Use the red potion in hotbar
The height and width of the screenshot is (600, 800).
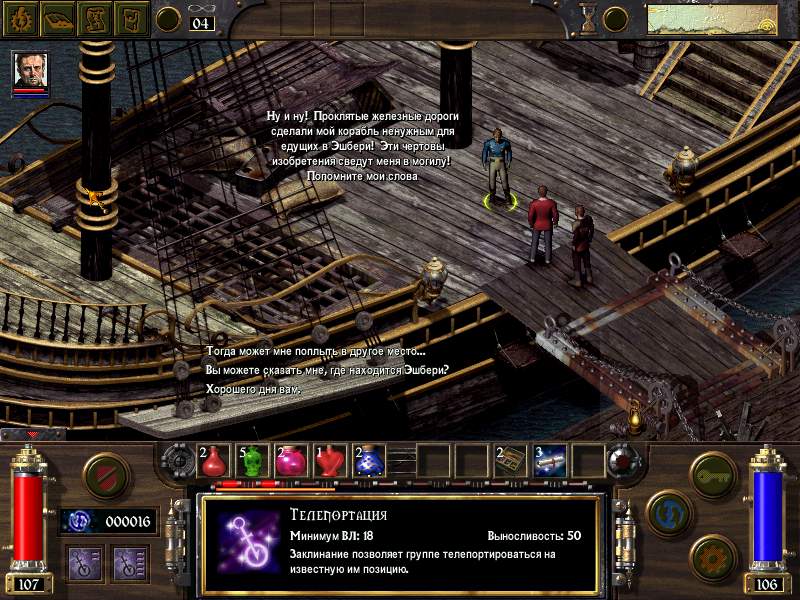tap(215, 461)
